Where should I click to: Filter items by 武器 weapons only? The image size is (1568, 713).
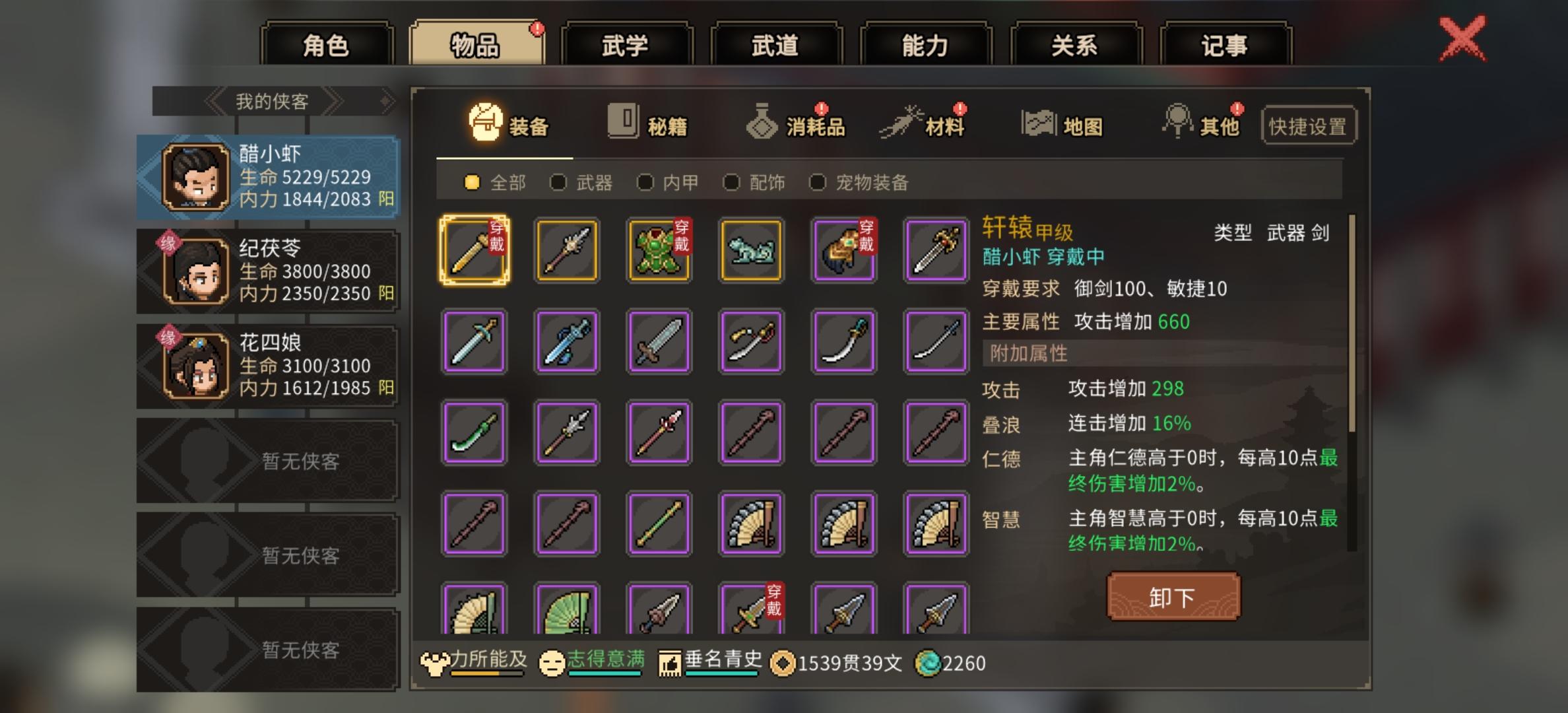point(558,183)
